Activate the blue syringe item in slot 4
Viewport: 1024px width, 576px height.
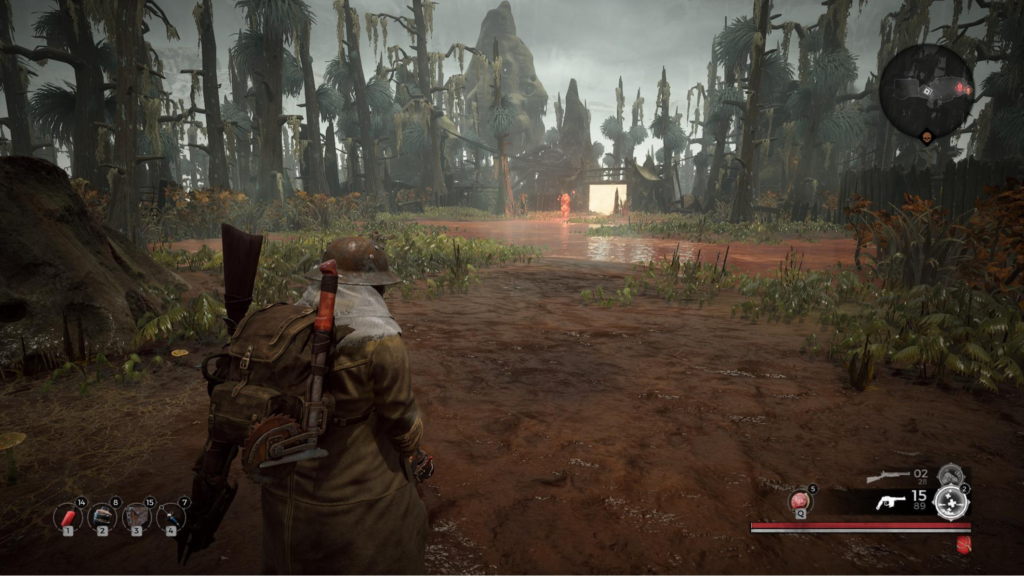pyautogui.click(x=171, y=517)
